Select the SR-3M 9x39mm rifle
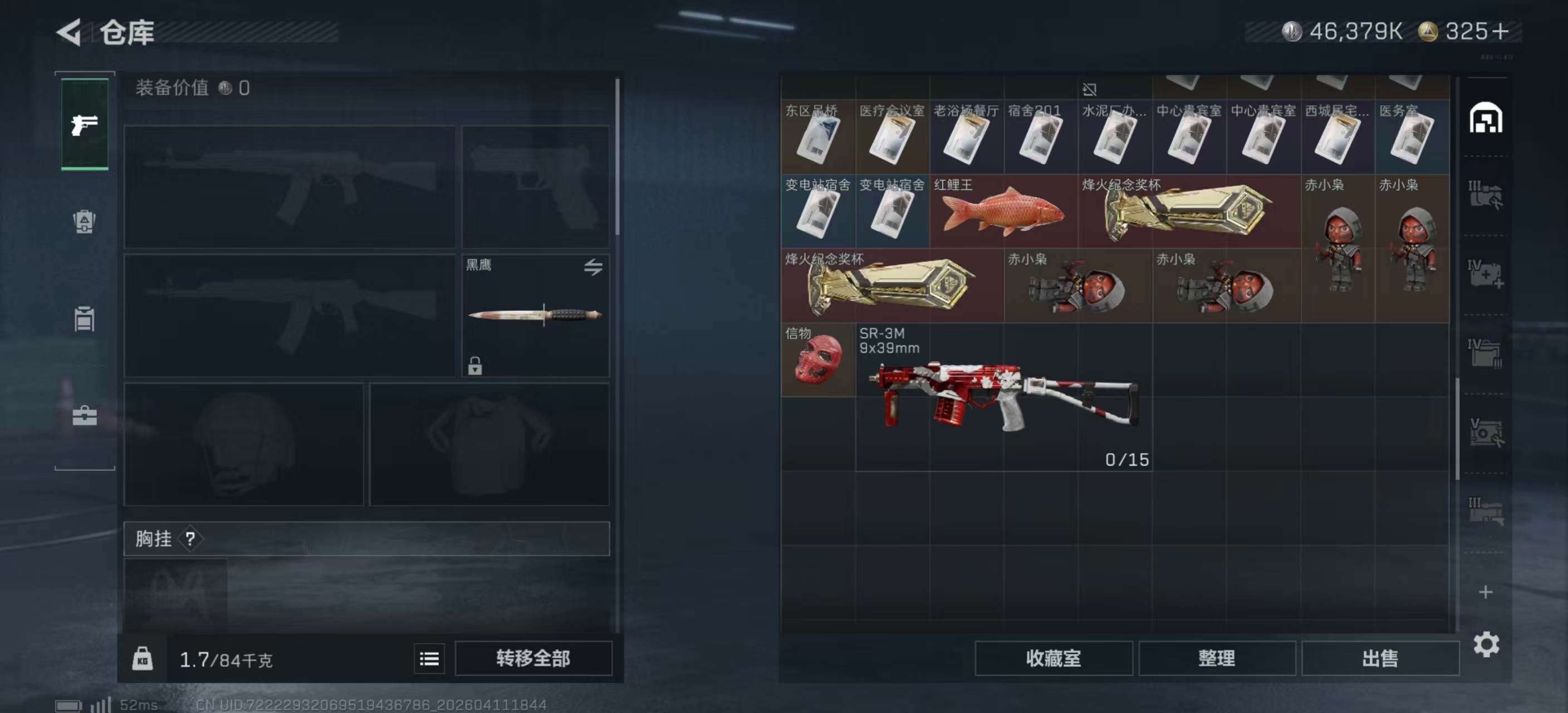Screen dimensions: 1568x713 click(x=1003, y=397)
